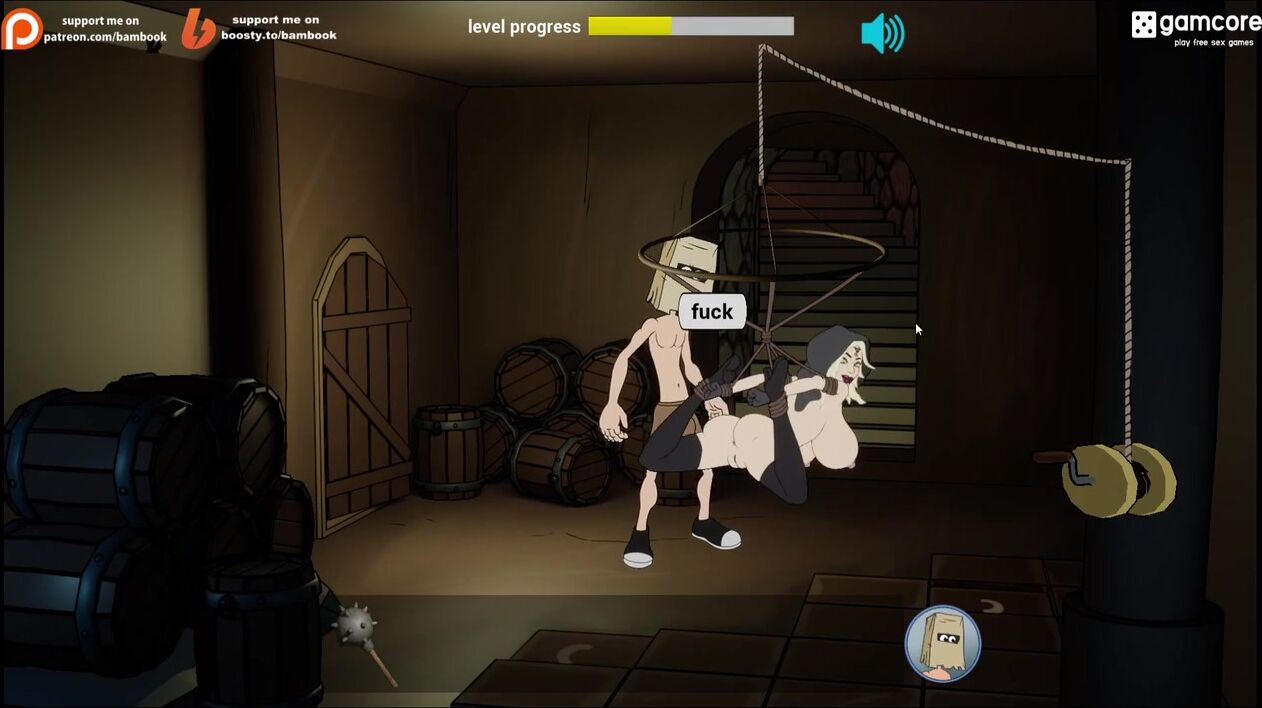Select the paper bag character portrait
This screenshot has height=708, width=1262.
coord(942,643)
